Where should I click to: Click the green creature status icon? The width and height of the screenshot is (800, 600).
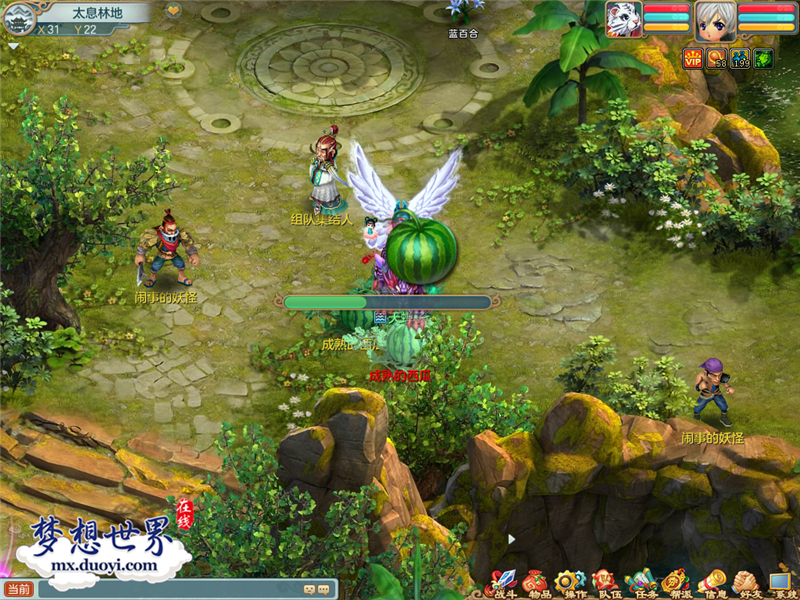pyautogui.click(x=763, y=58)
